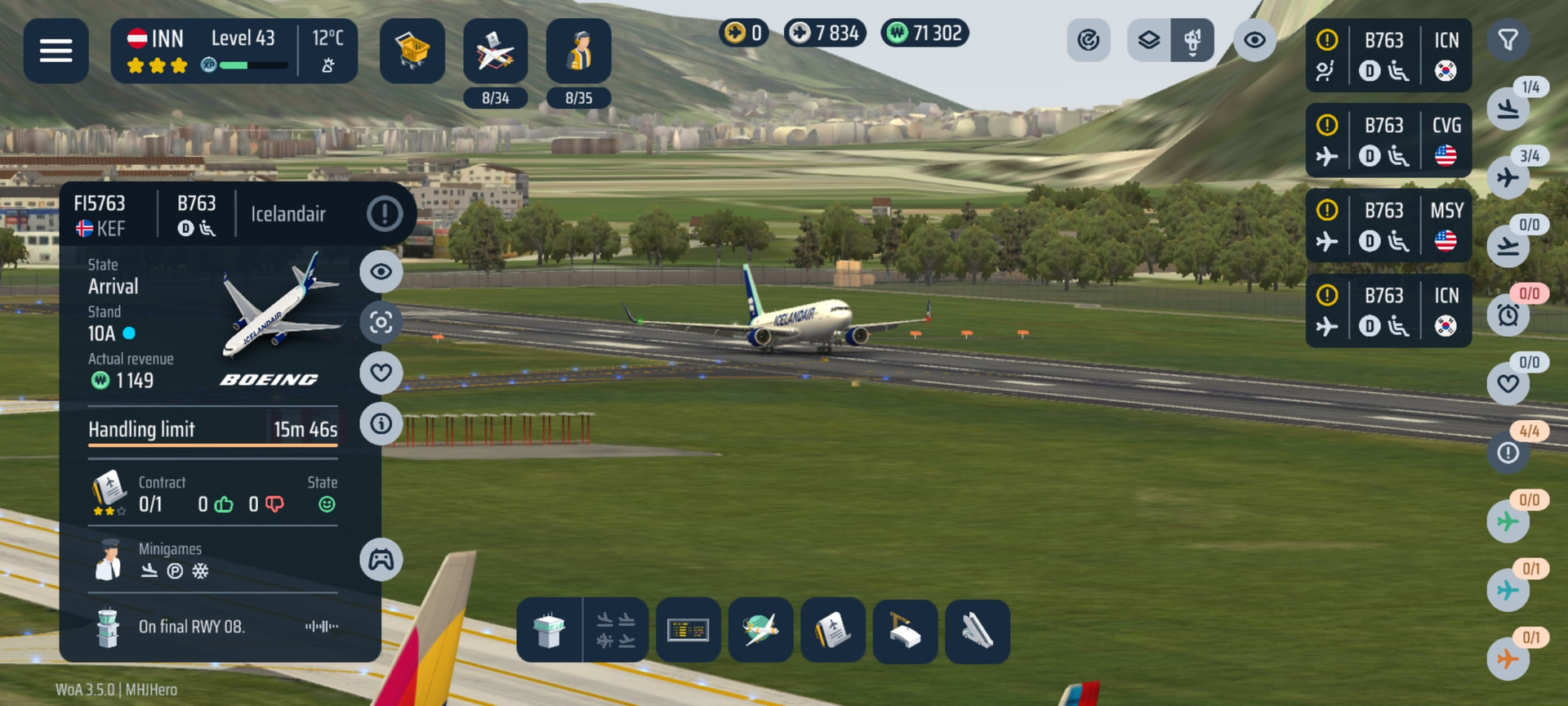Add flight FI5763 to favorites
The height and width of the screenshot is (706, 1568).
[x=381, y=373]
